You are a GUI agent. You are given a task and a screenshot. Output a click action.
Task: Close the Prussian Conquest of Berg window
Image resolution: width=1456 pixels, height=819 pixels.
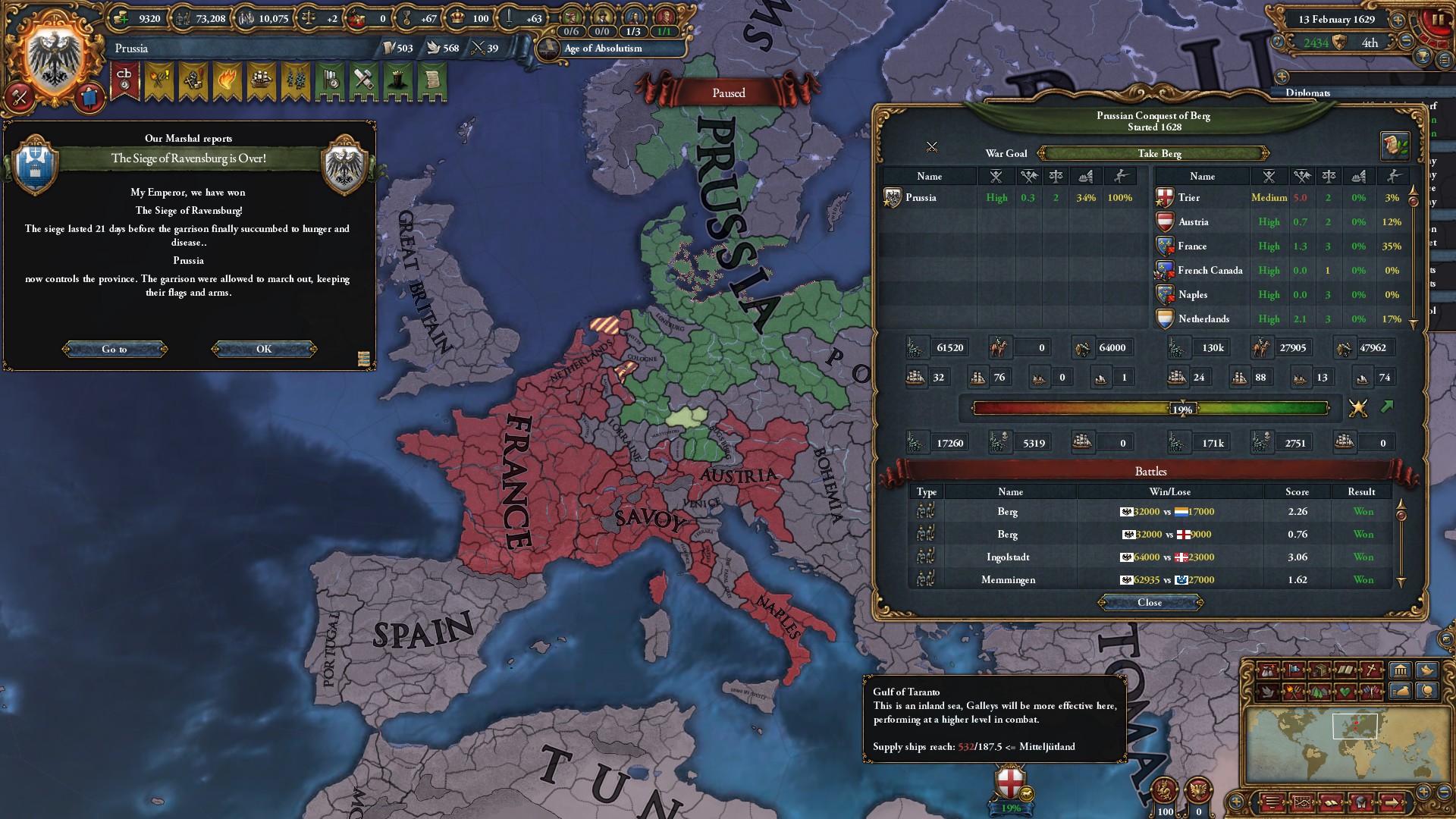coord(1151,603)
